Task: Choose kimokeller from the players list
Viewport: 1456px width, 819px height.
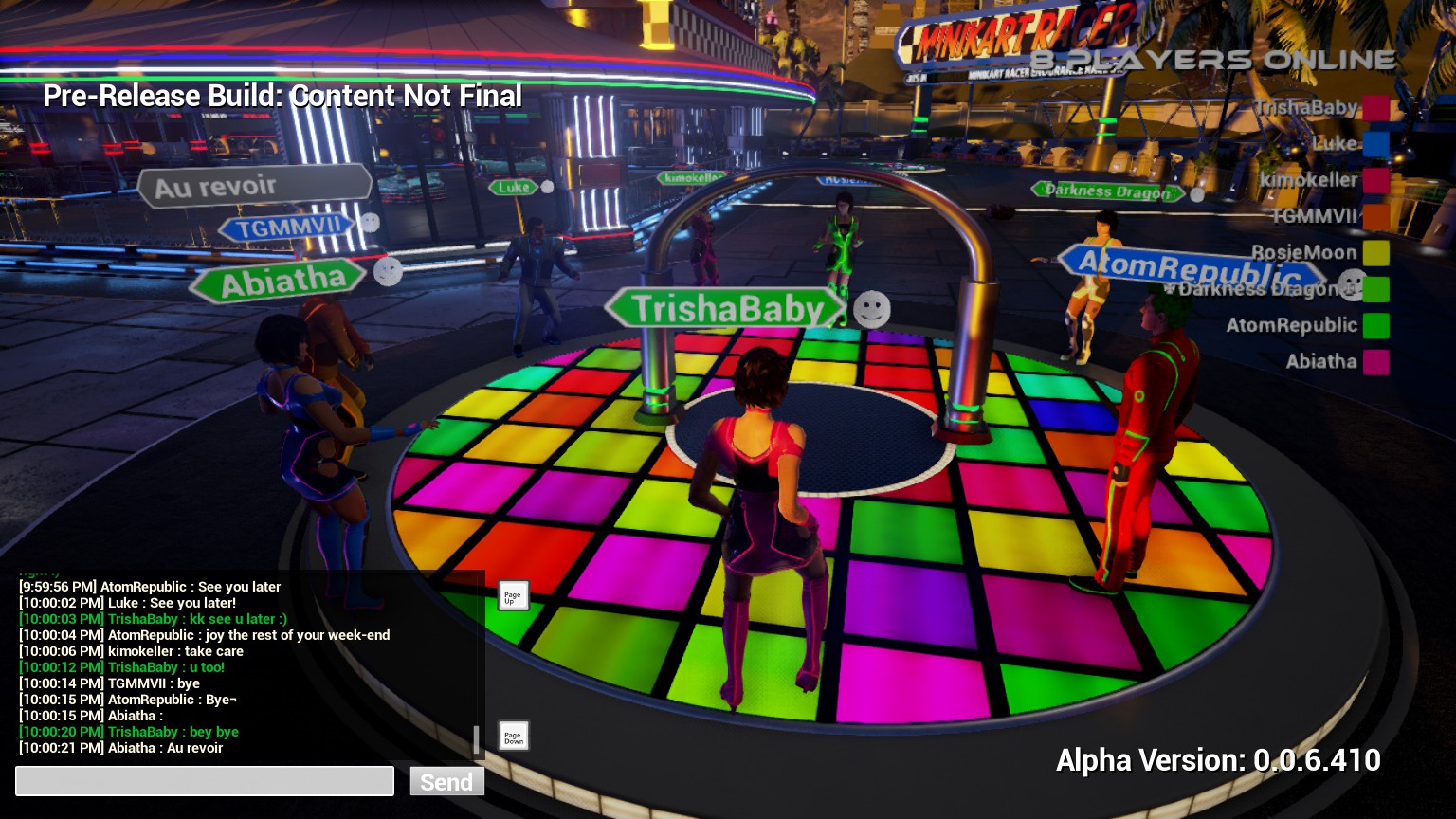Action: click(x=1309, y=180)
